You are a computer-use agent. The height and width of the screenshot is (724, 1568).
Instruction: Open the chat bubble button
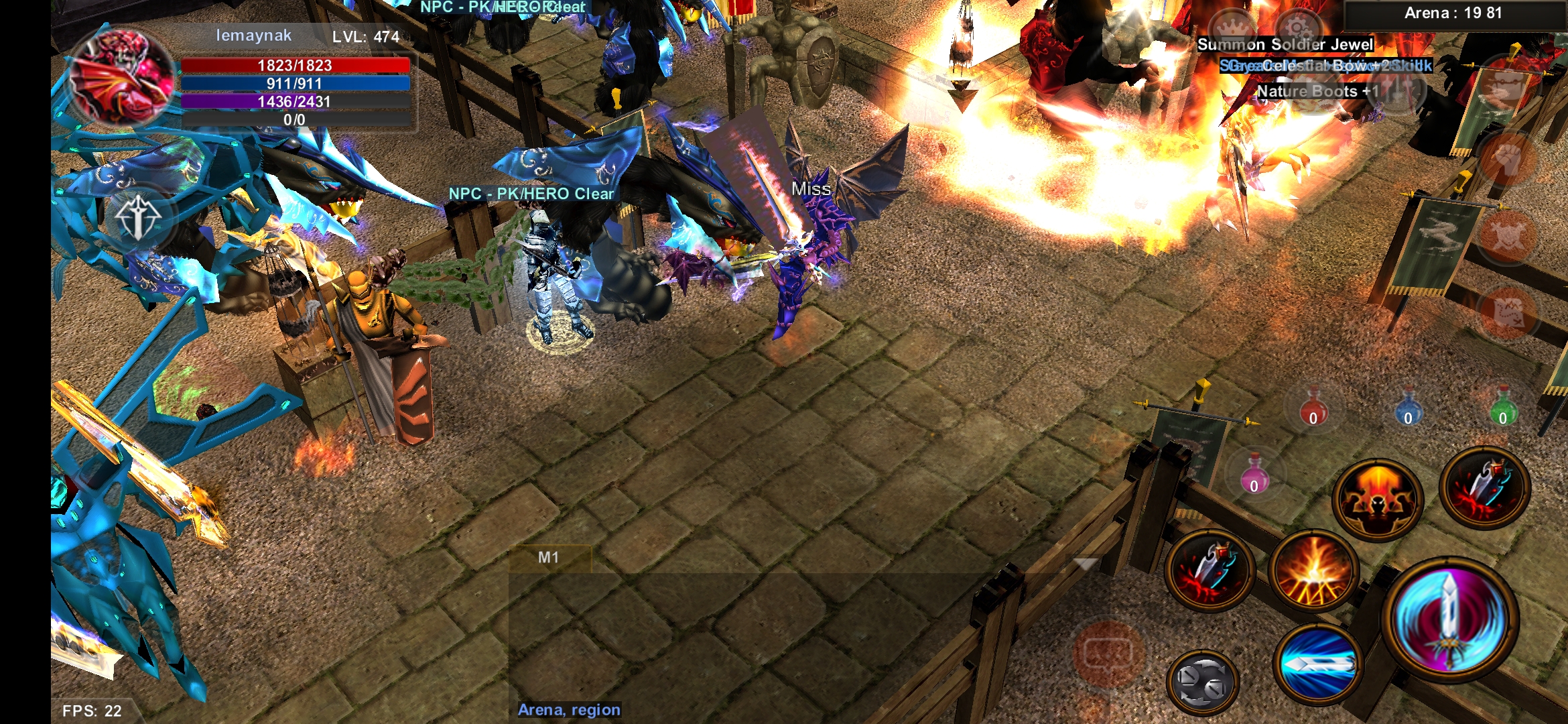1108,654
